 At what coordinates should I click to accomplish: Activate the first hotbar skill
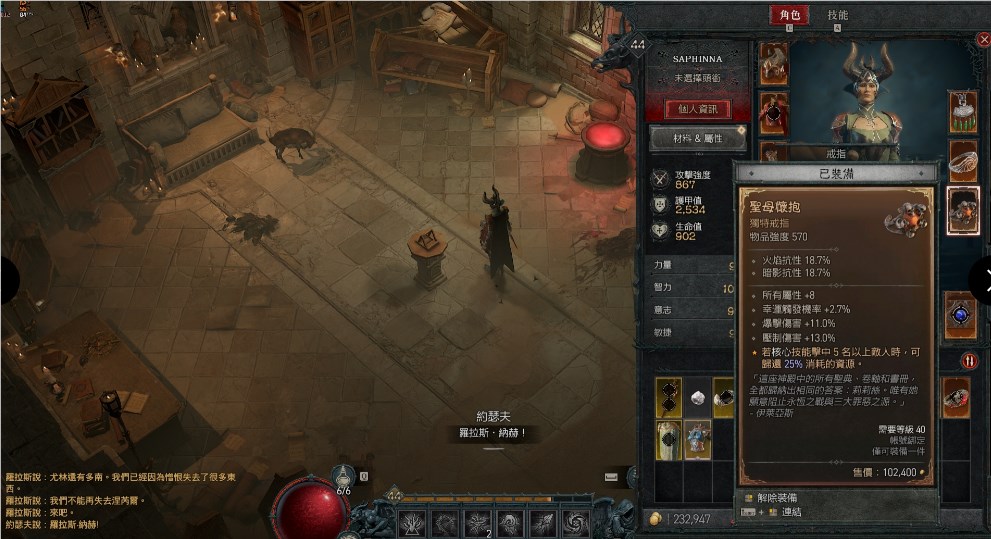click(x=410, y=521)
